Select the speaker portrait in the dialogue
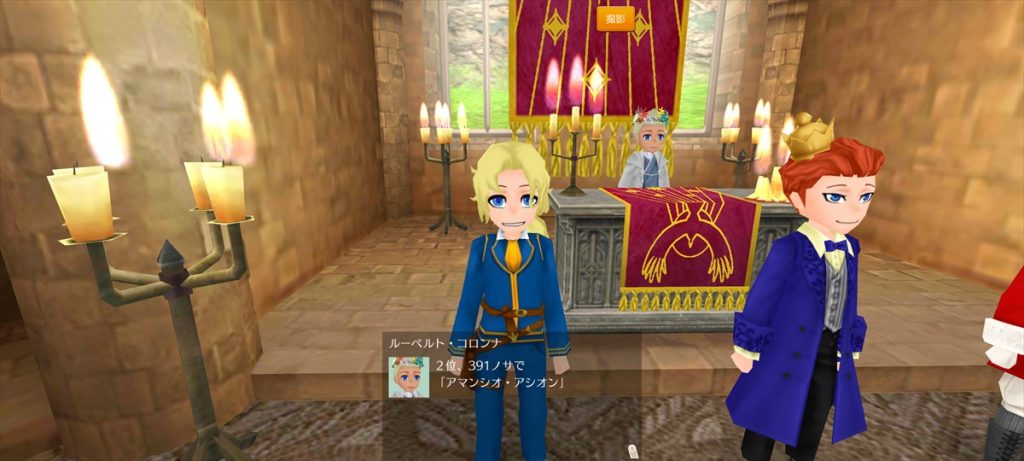 pos(409,375)
